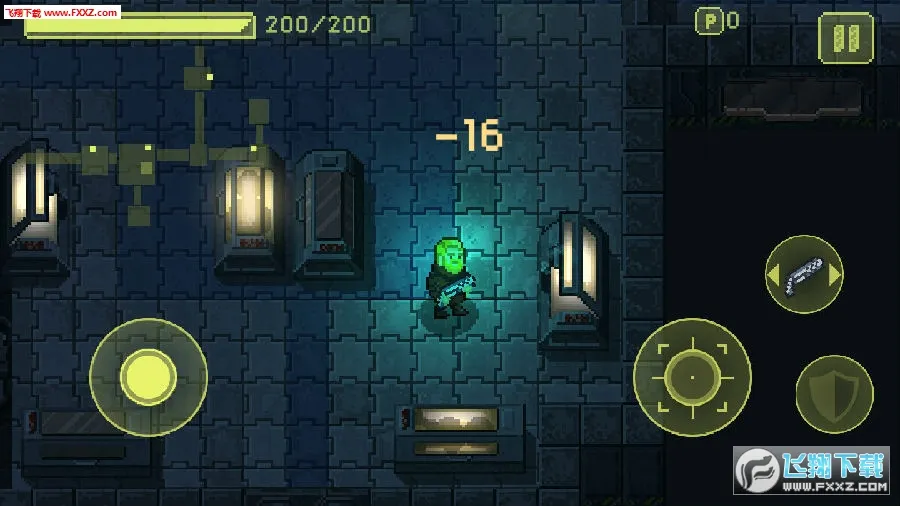Viewport: 900px width, 506px height.
Task: Pause the game
Action: [845, 38]
